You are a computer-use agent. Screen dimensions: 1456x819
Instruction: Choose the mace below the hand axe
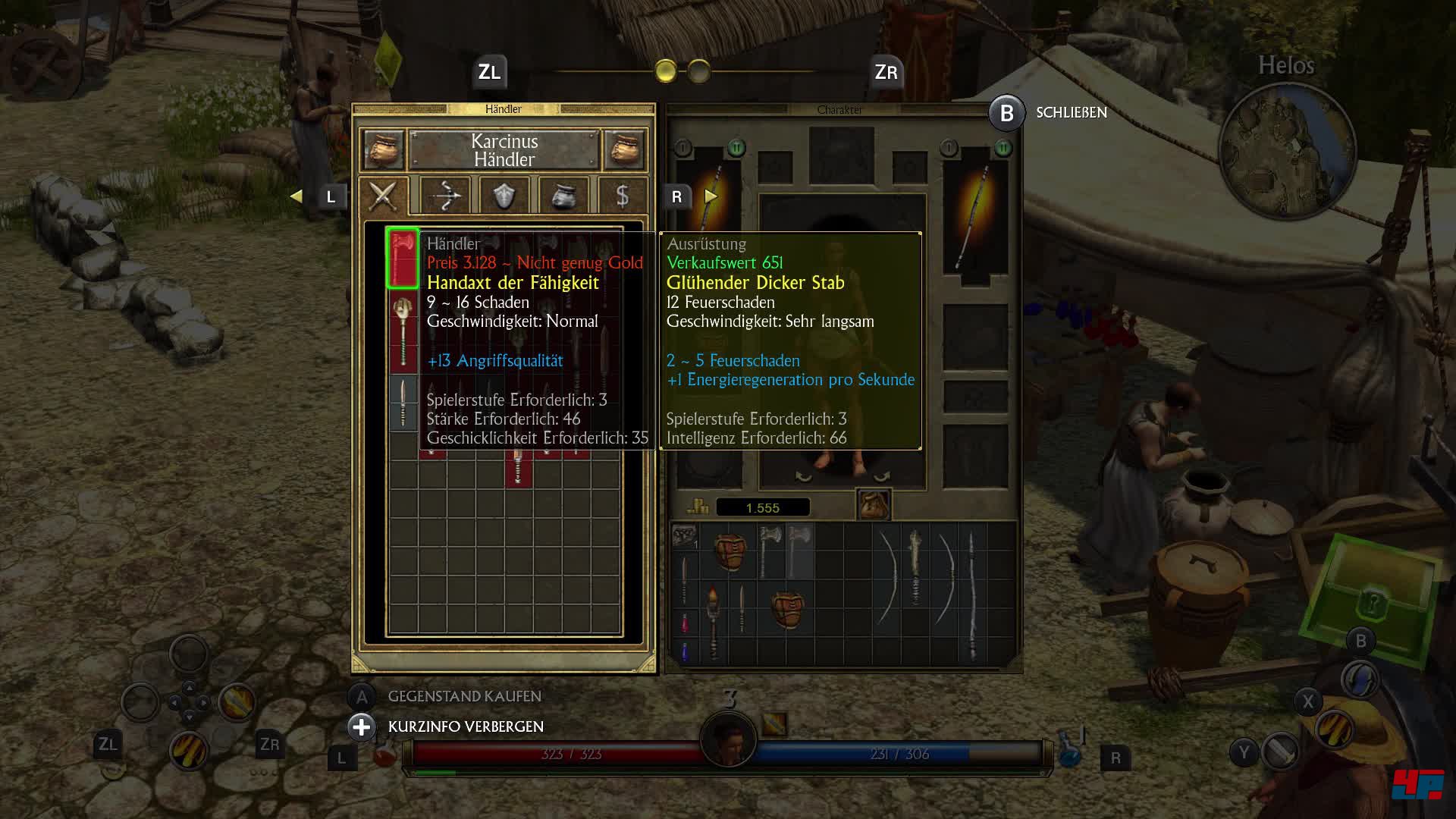coord(403,332)
